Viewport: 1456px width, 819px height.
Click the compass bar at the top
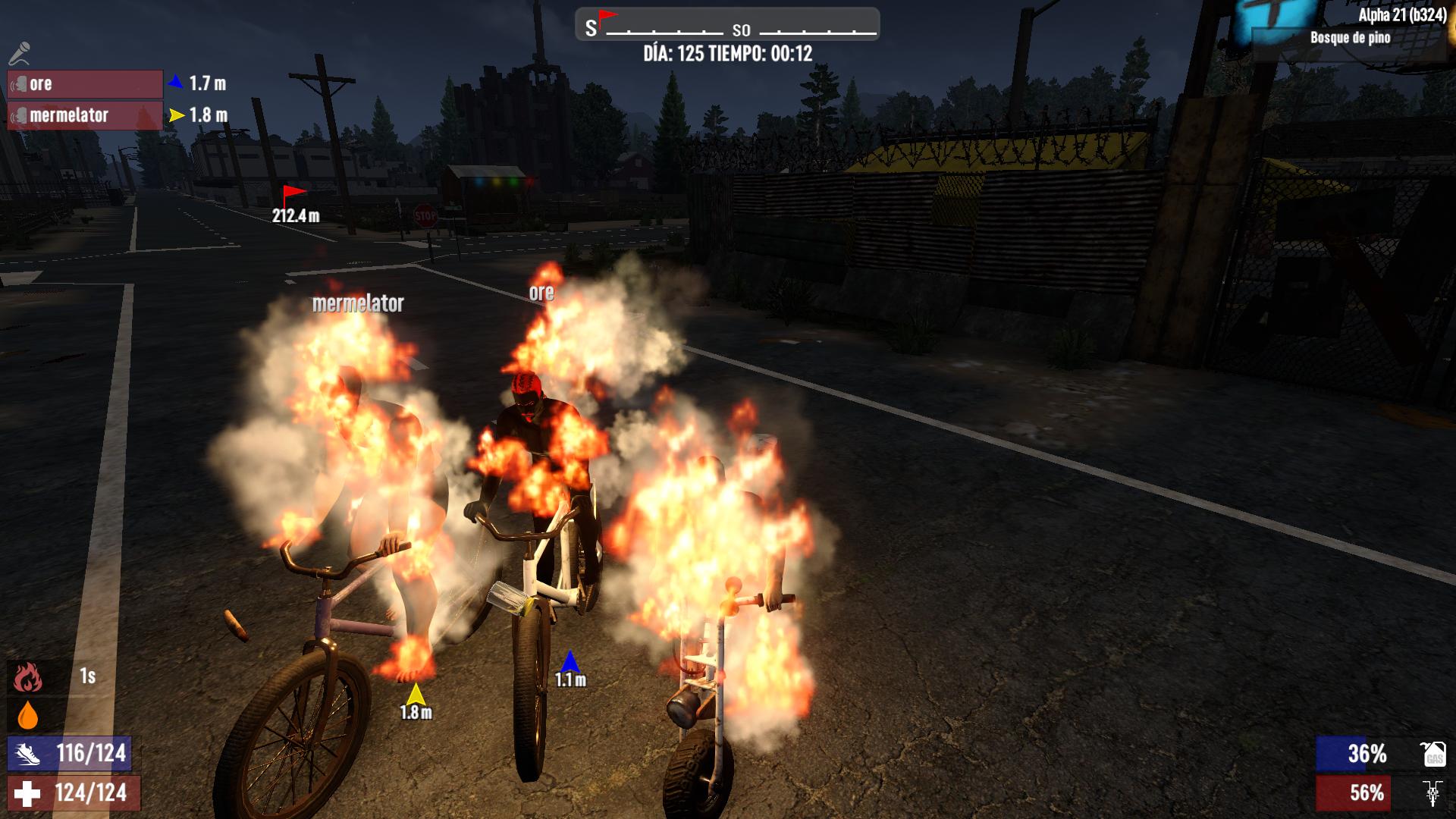pyautogui.click(x=727, y=25)
